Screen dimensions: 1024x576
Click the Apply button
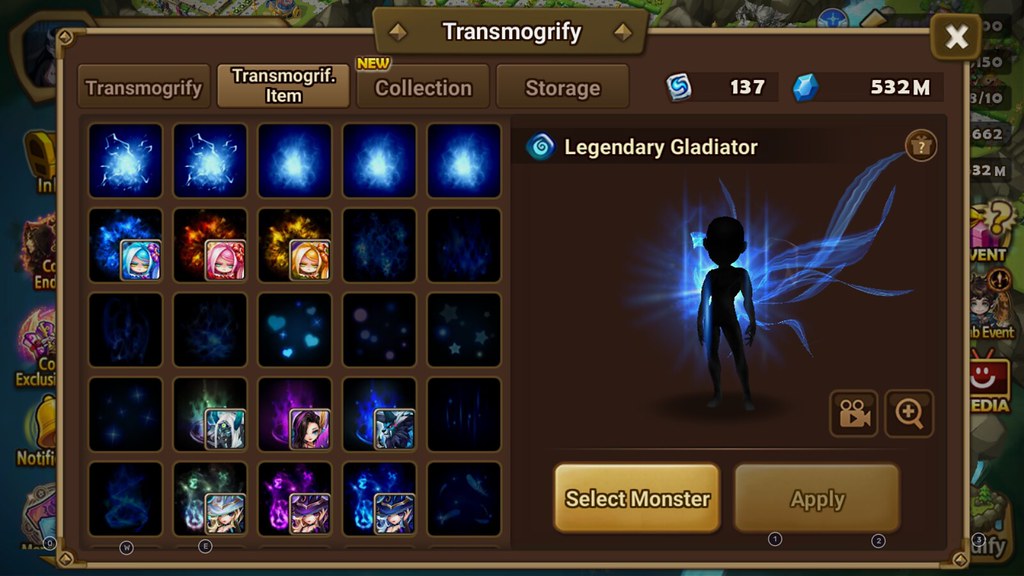[817, 498]
